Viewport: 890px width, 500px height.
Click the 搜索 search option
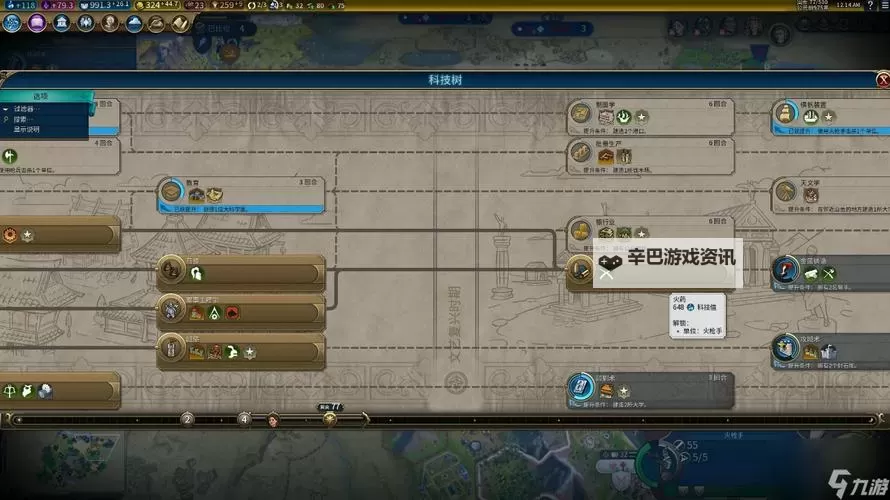click(x=22, y=119)
